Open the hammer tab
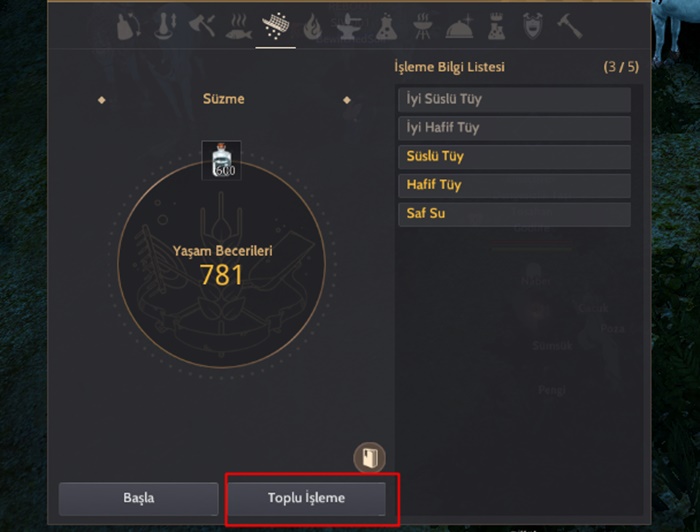700x532 pixels. [x=569, y=27]
